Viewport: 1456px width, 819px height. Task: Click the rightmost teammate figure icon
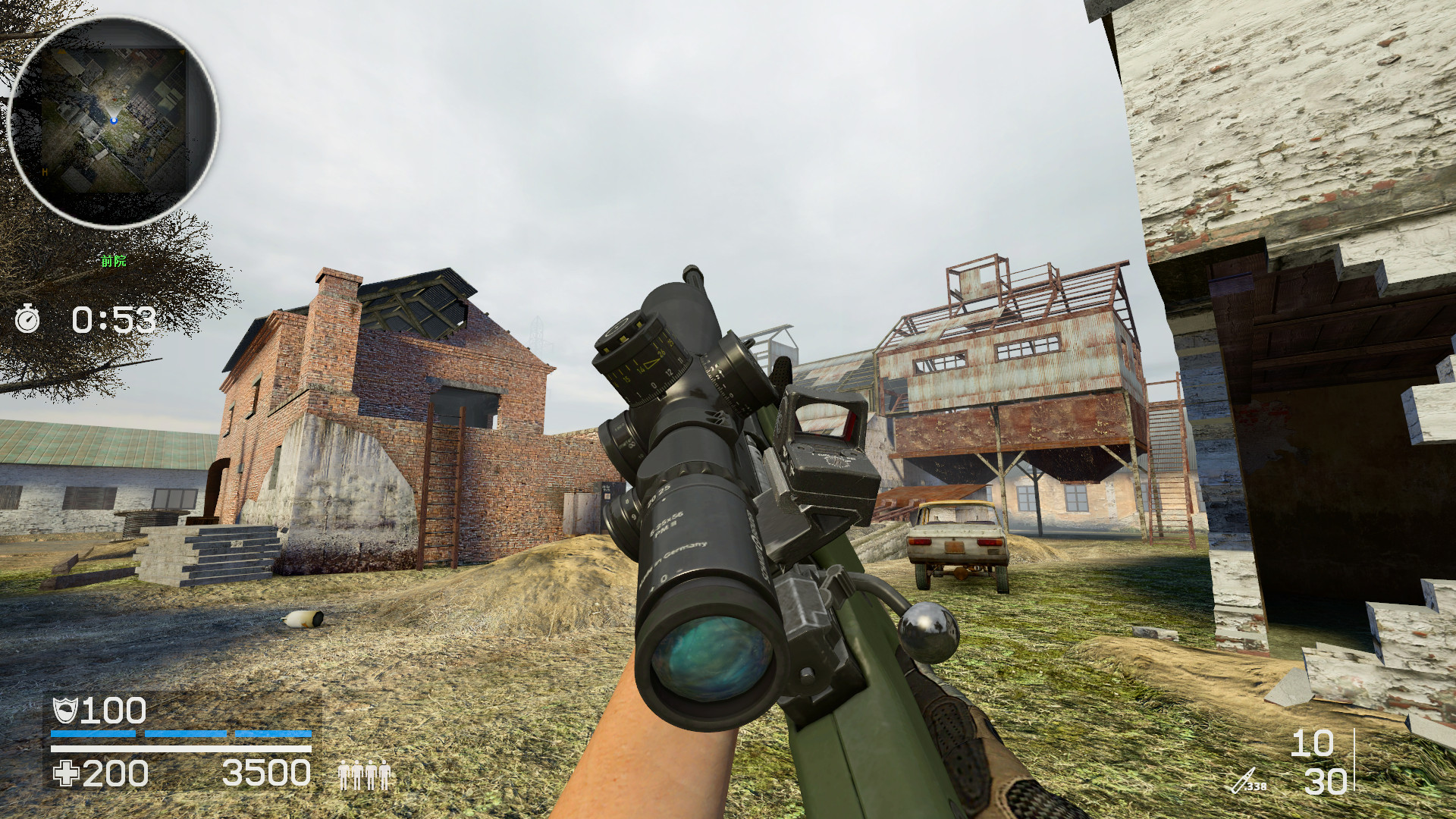coord(385,775)
